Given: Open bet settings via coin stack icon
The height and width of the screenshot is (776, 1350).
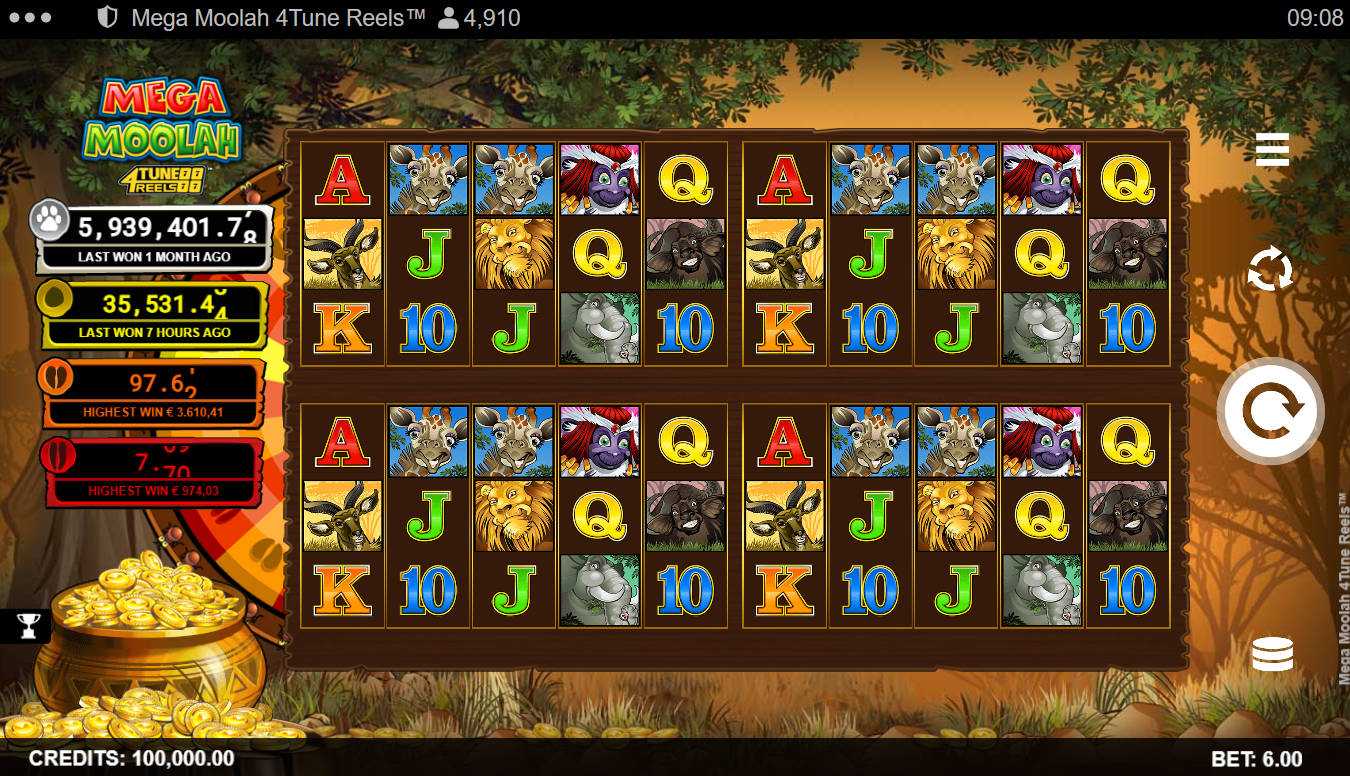Looking at the screenshot, I should click(1272, 654).
